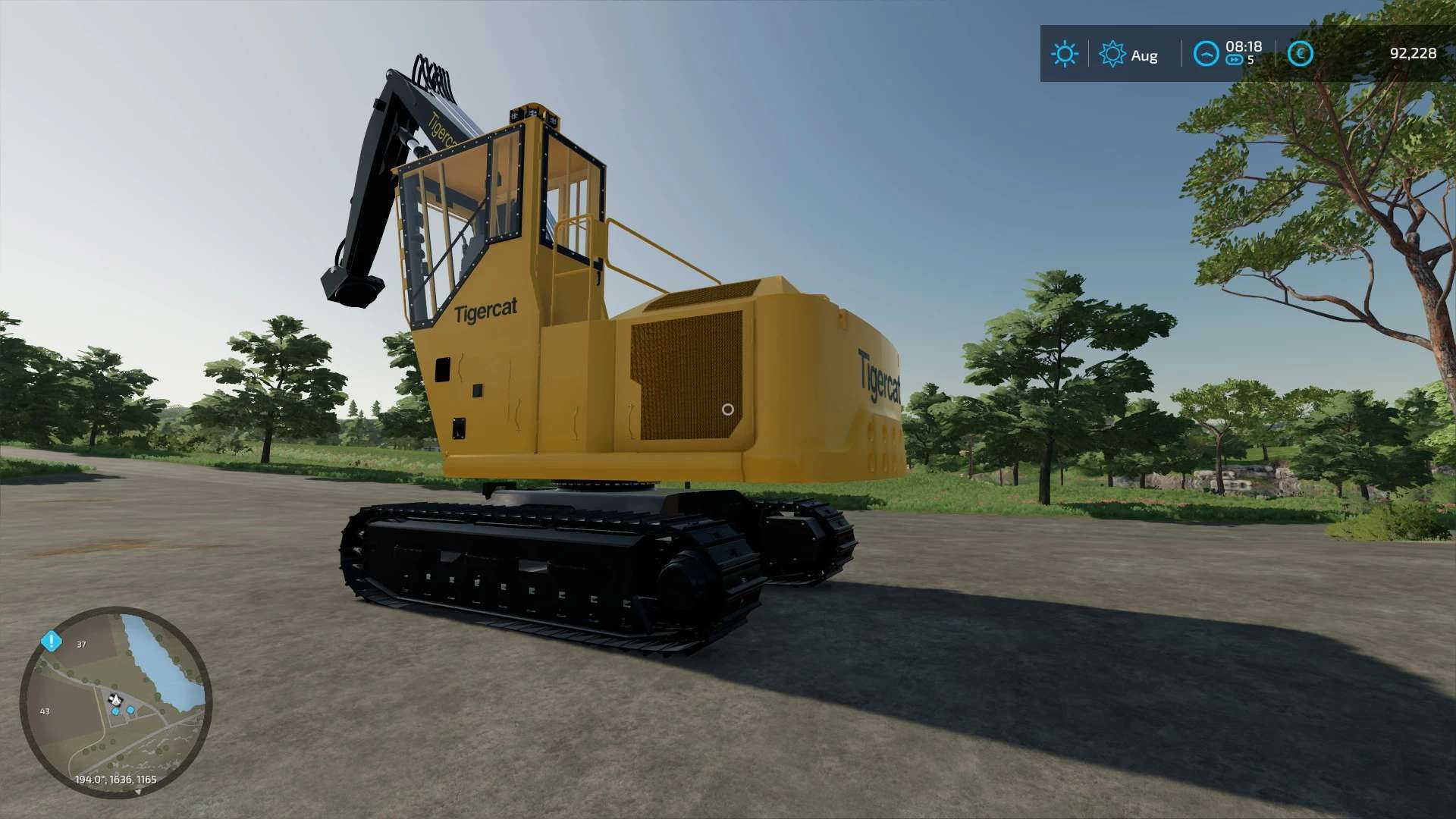Screen dimensions: 1456x819
Task: Click the current weather sun icon
Action: pyautogui.click(x=1065, y=52)
